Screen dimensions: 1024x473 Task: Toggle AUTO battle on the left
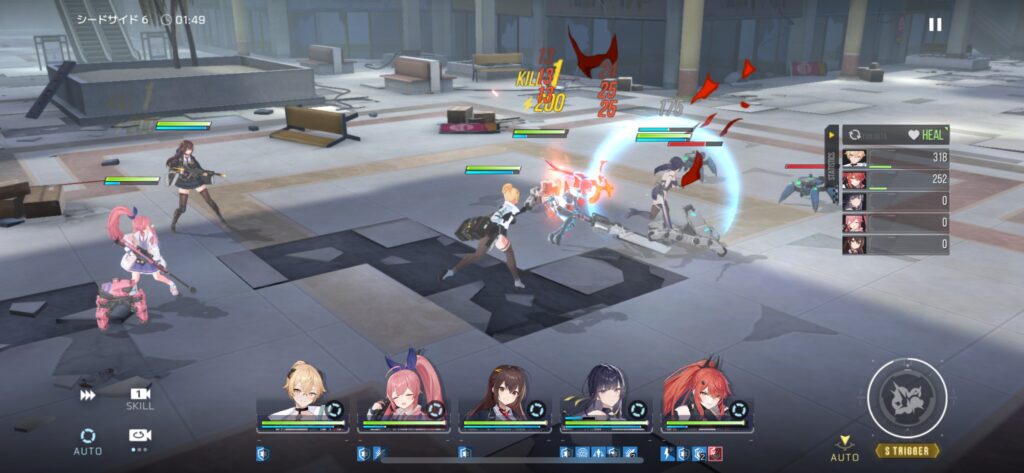click(x=88, y=440)
